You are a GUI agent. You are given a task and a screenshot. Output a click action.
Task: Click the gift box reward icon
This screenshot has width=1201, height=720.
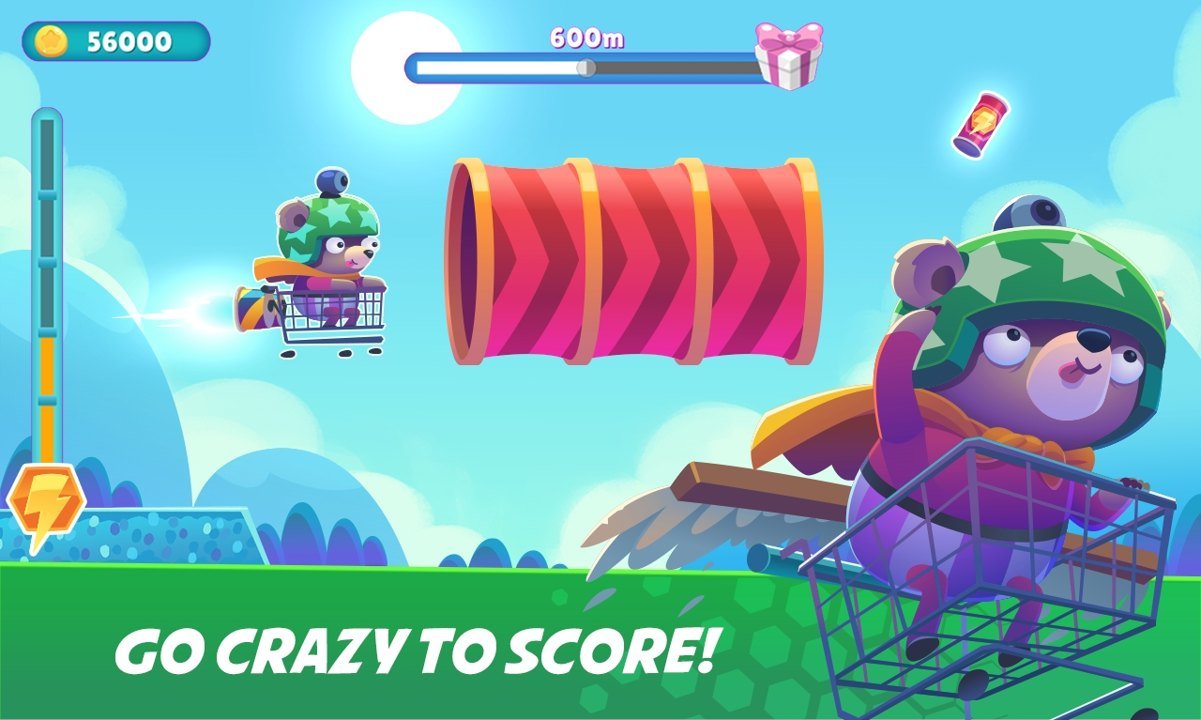(x=788, y=56)
